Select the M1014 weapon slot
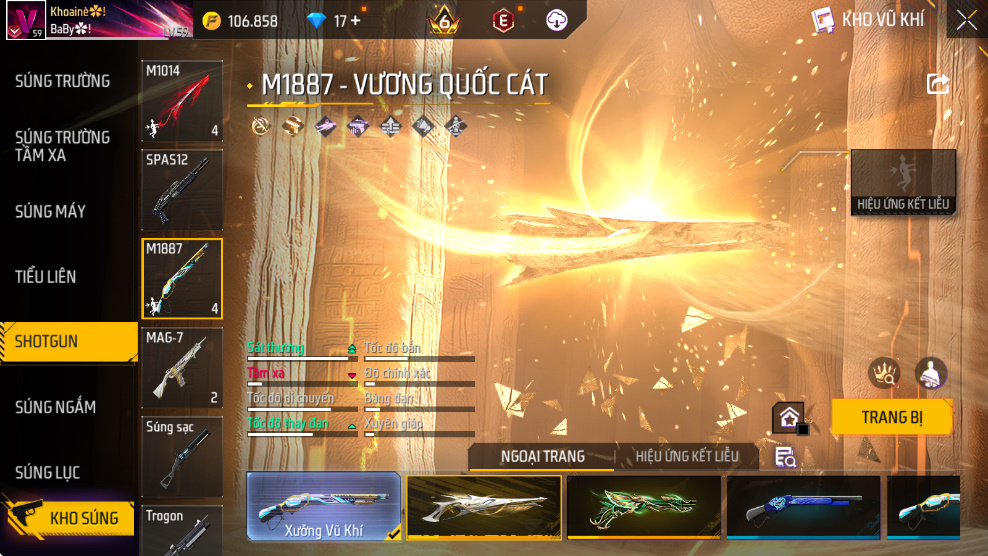Screen dimensions: 988x556 click(x=182, y=101)
